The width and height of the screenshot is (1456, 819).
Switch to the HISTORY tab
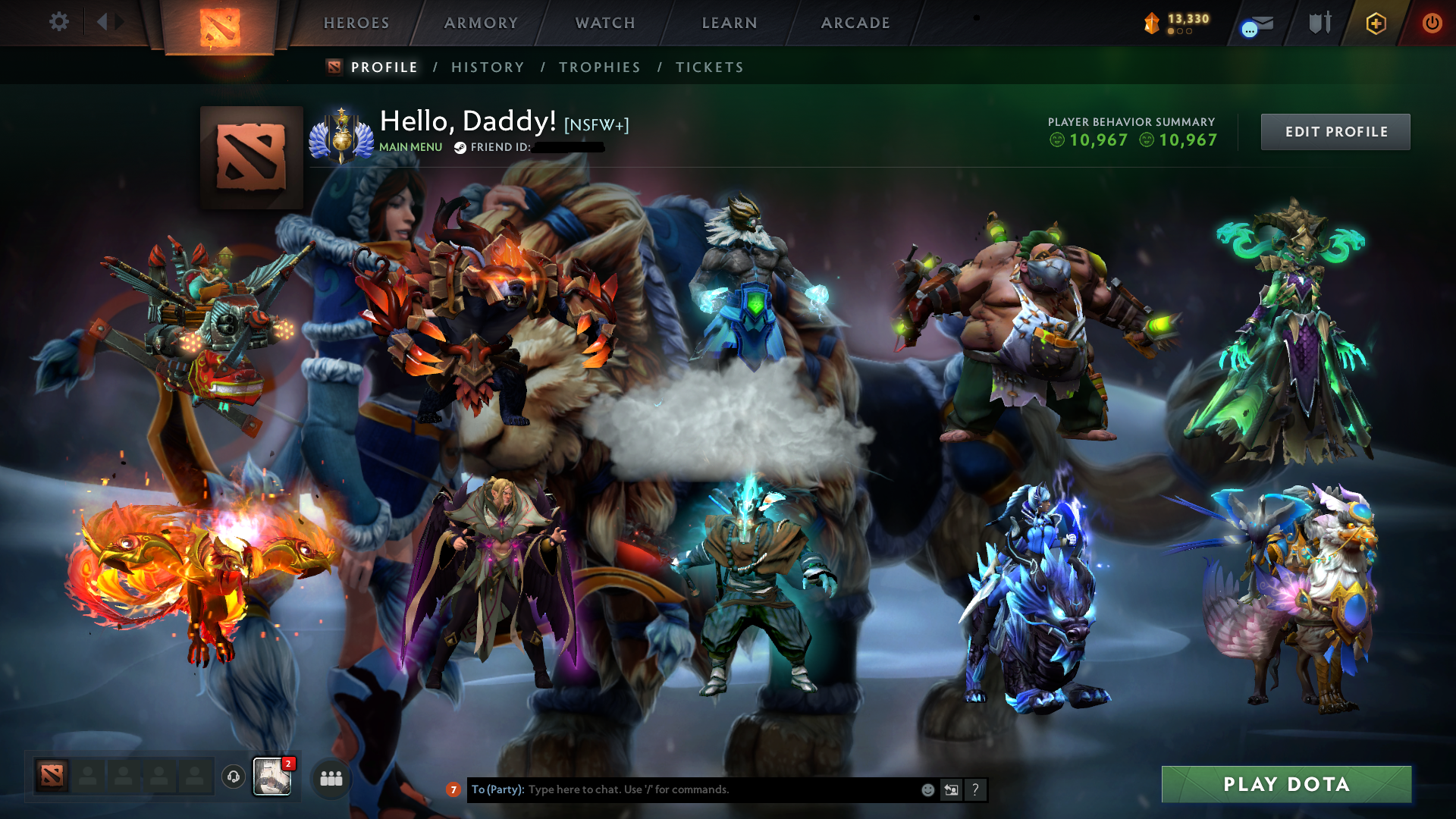click(487, 67)
